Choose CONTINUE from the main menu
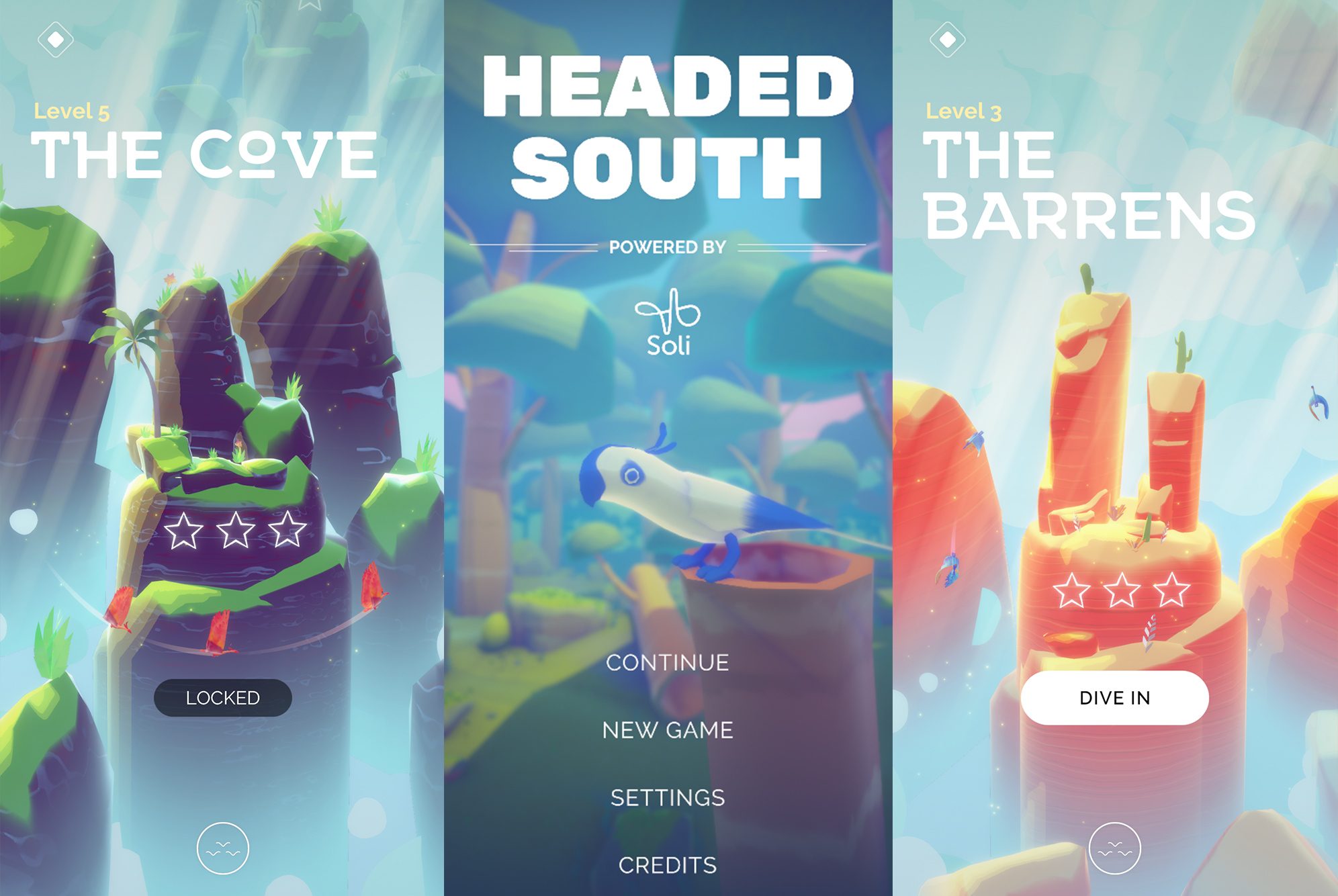 click(668, 663)
